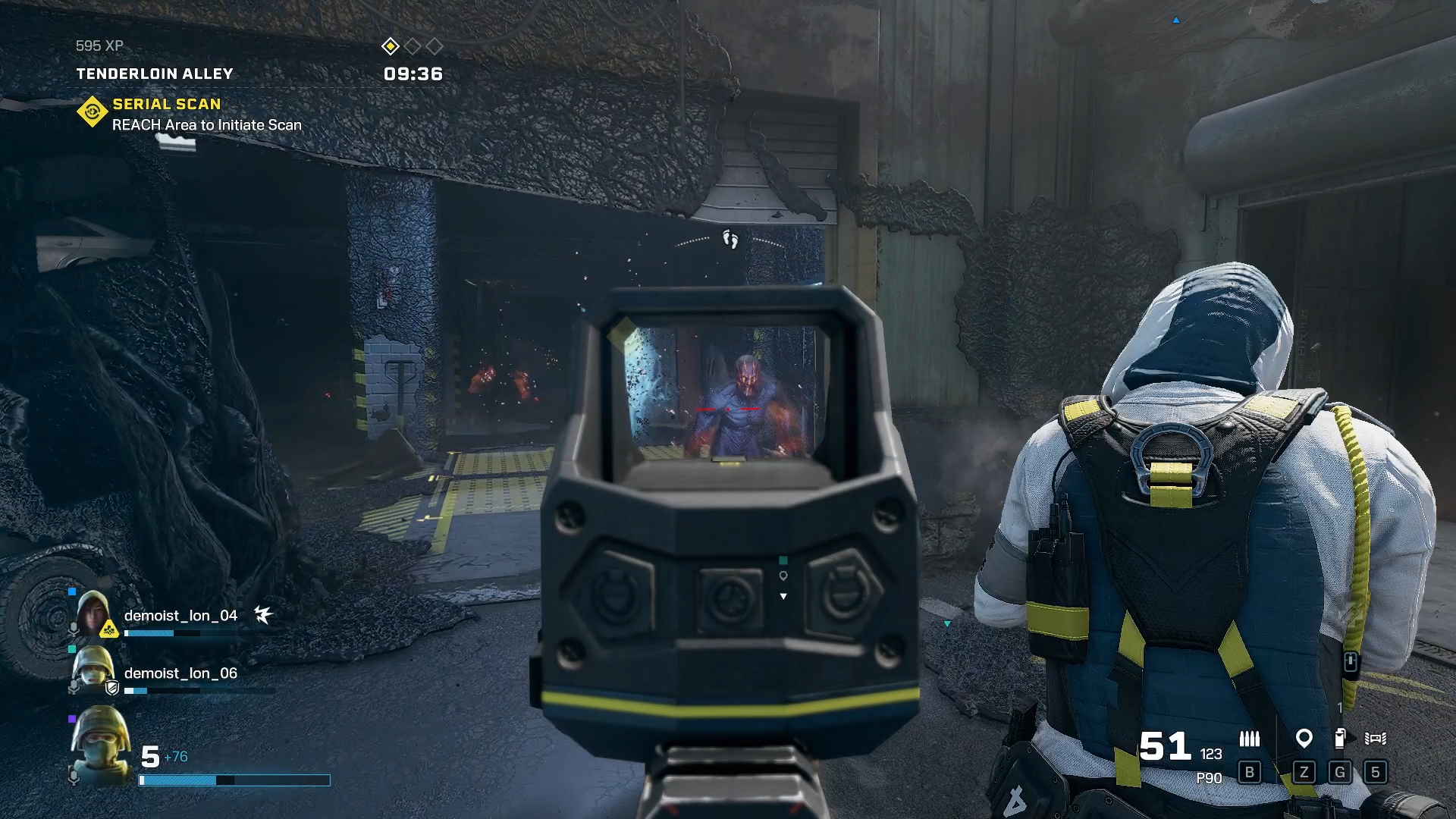Select teammate demoist_lon_04's portrait

coord(93,613)
